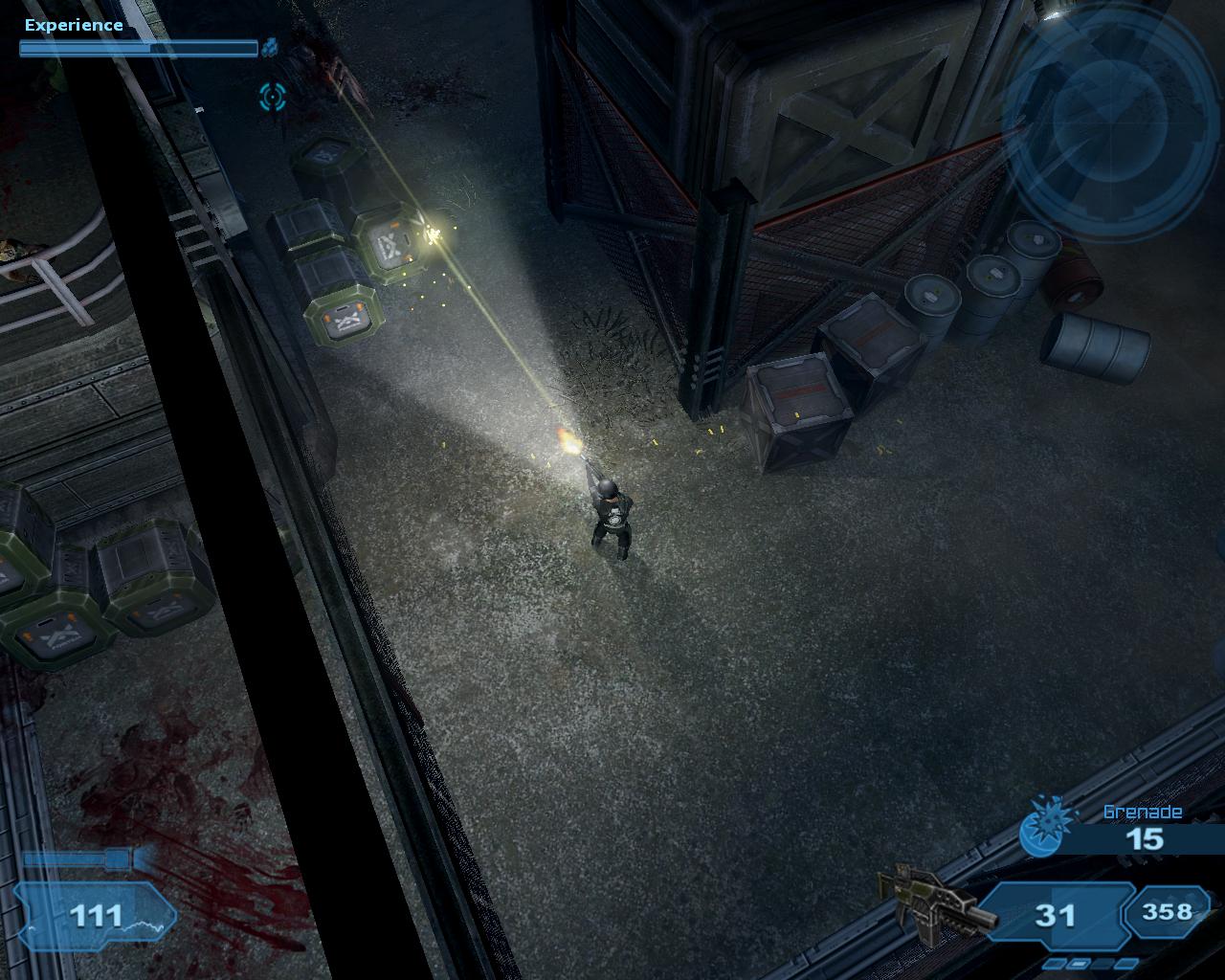
Task: Click the blue crosshair target icon
Action: pyautogui.click(x=273, y=96)
